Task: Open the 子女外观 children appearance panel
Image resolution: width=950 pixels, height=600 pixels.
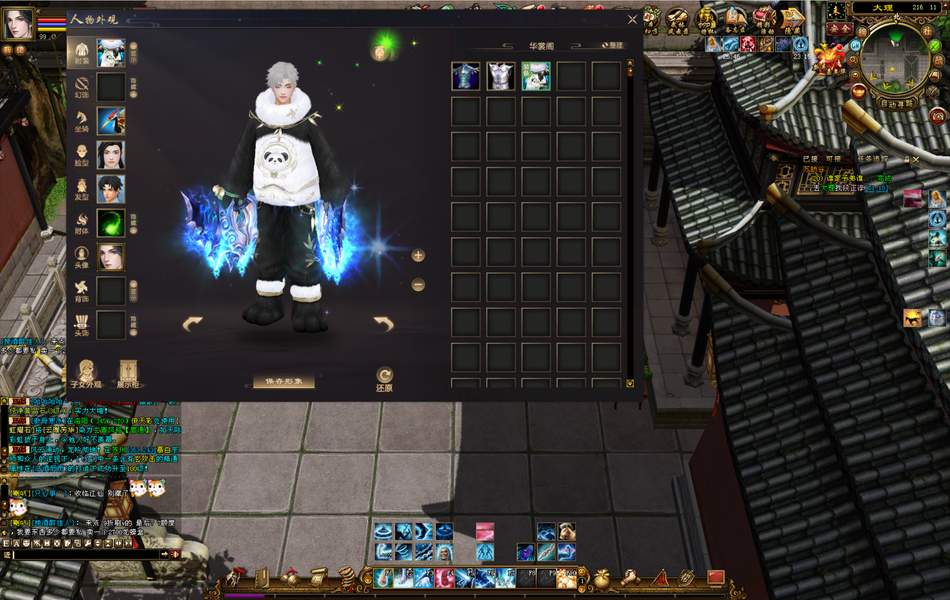Action: (x=87, y=373)
